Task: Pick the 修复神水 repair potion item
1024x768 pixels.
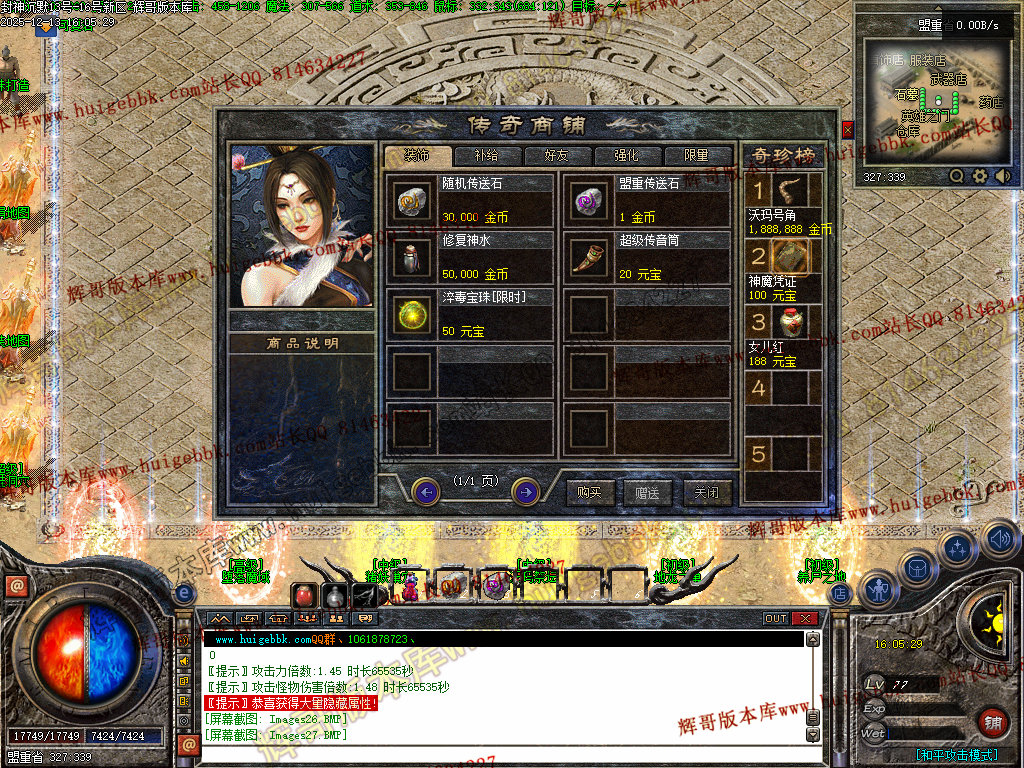Action: tap(410, 257)
